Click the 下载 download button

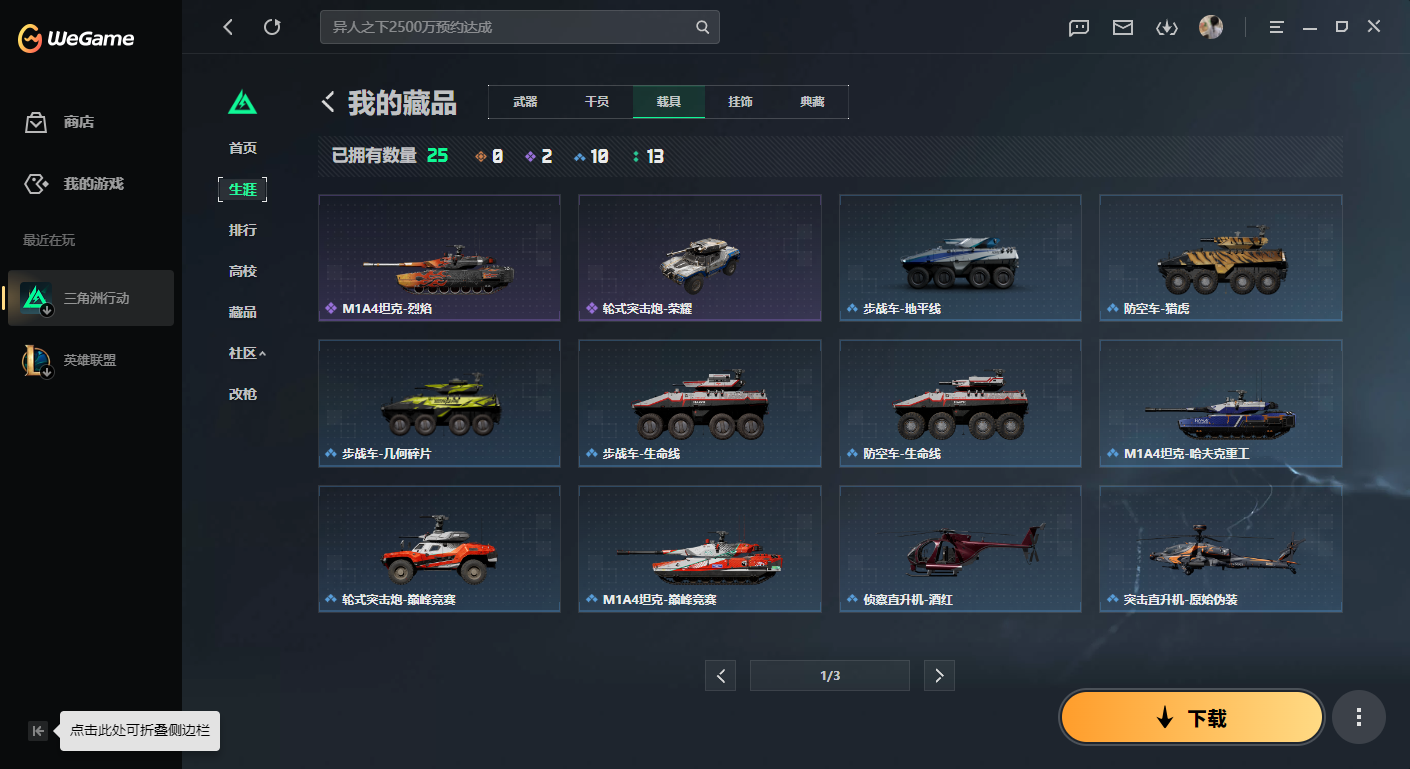[1191, 717]
